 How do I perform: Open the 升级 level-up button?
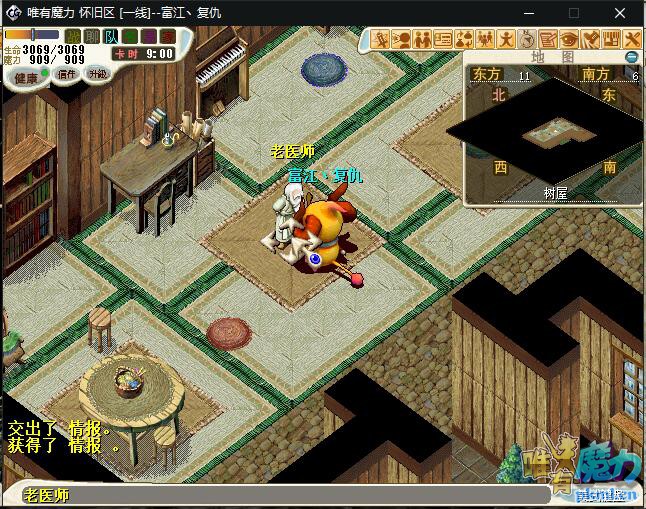97,74
